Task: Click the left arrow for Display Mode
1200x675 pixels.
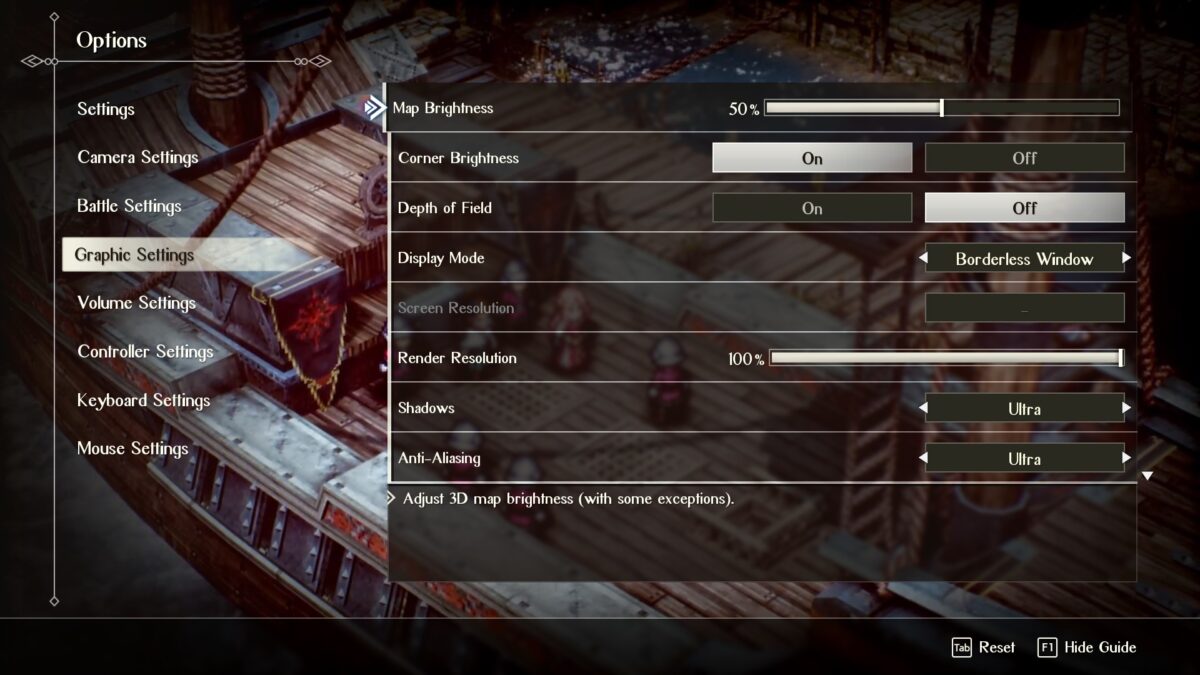Action: pyautogui.click(x=922, y=258)
